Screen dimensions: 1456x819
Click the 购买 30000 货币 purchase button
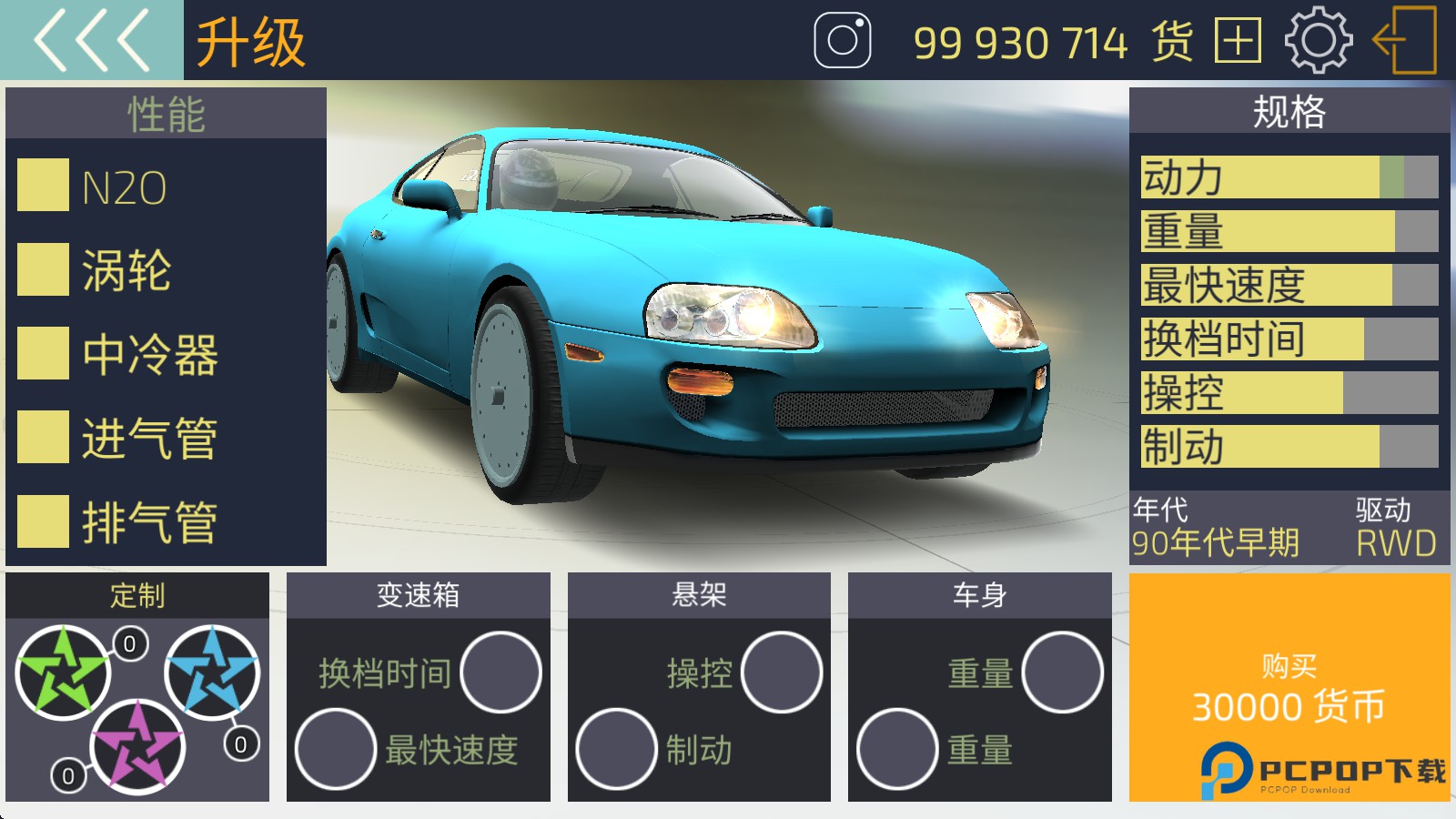pyautogui.click(x=1288, y=692)
